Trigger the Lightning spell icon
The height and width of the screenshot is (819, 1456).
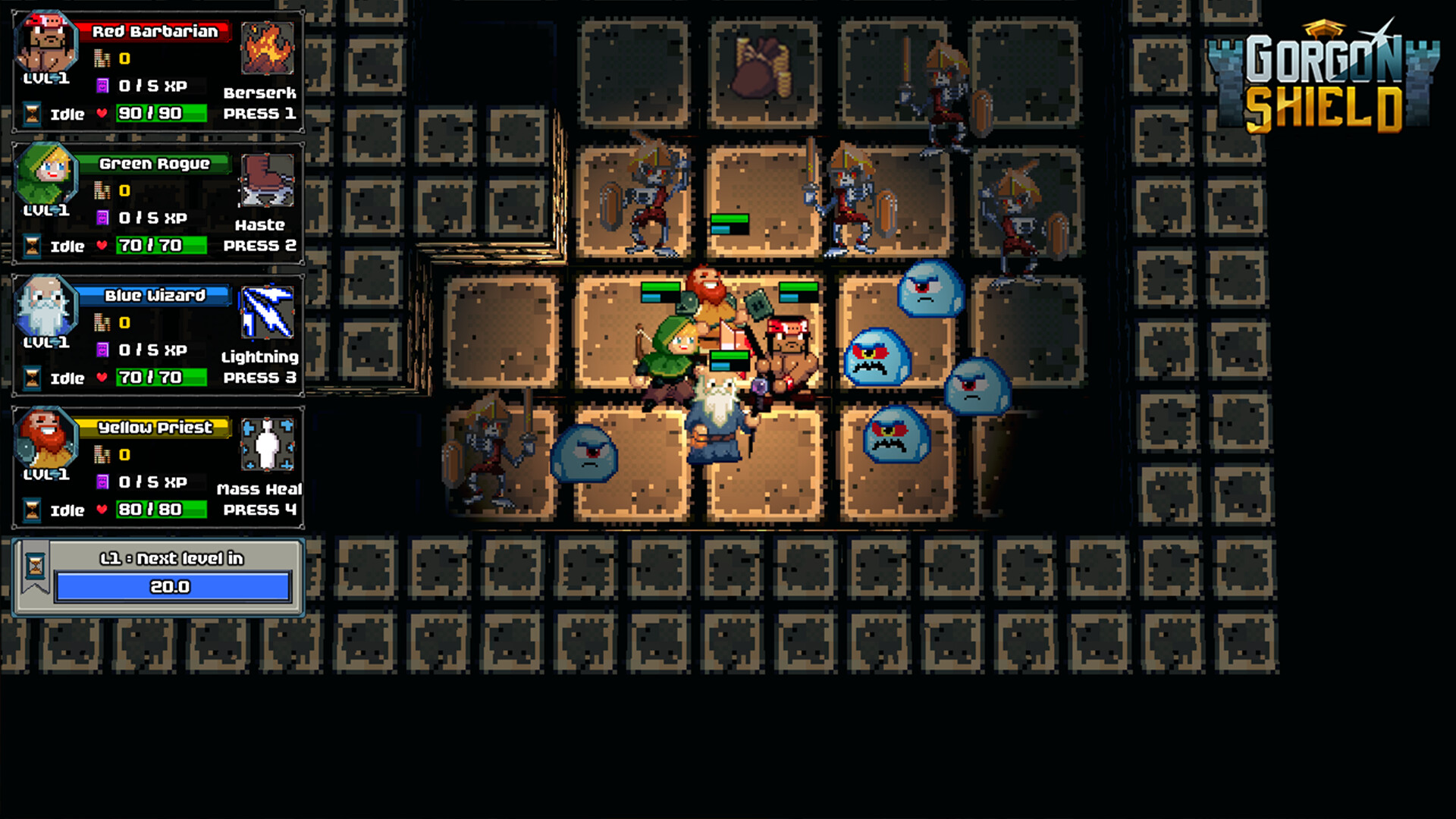267,313
